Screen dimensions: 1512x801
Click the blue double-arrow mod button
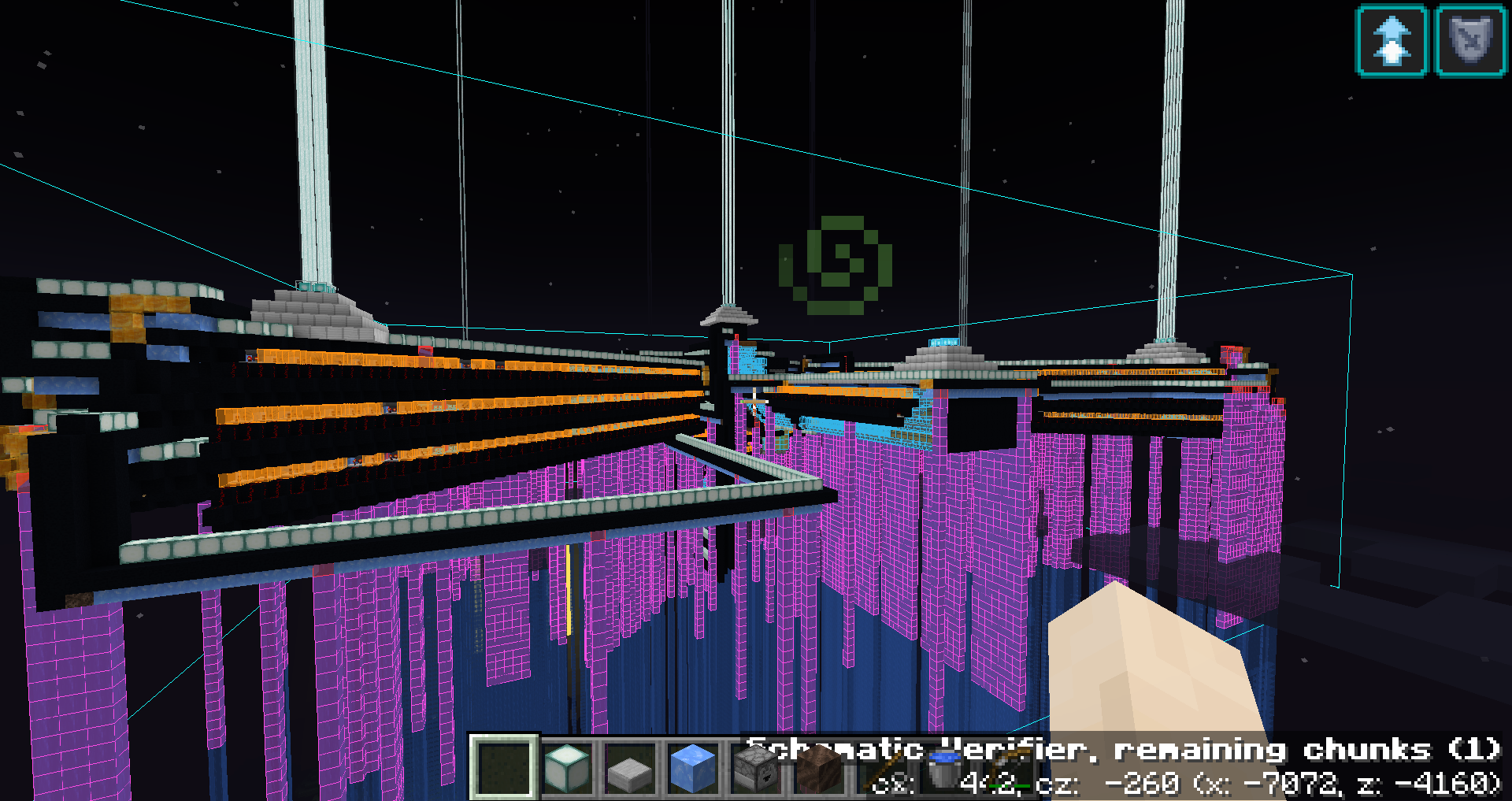1392,39
